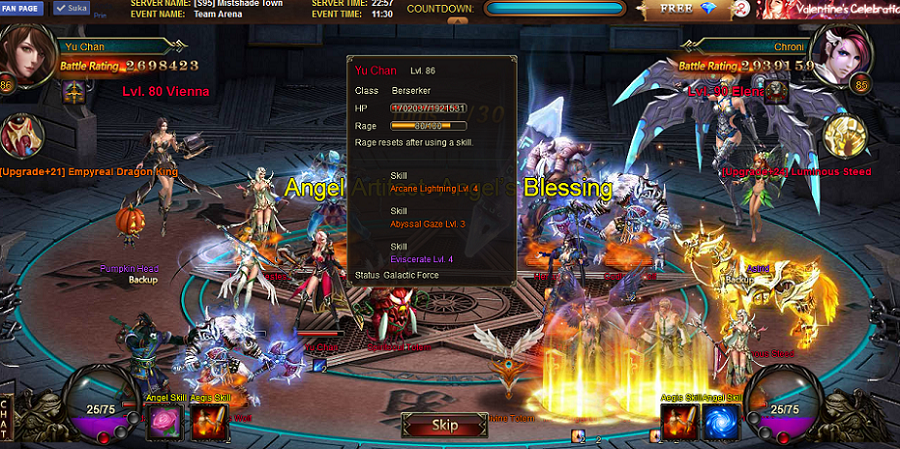The width and height of the screenshot is (900, 449).
Task: Click the Facebook Suka like button
Action: (x=72, y=7)
